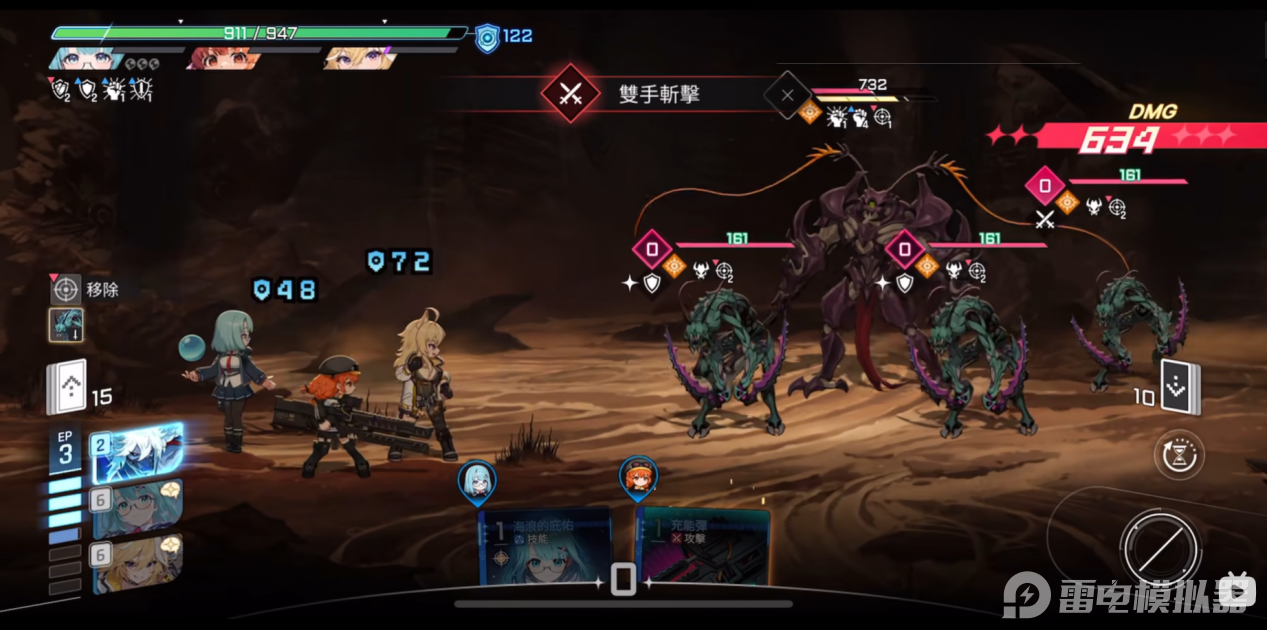Select the glasses girl ego skill card
The height and width of the screenshot is (630, 1267).
pyautogui.click(x=138, y=507)
